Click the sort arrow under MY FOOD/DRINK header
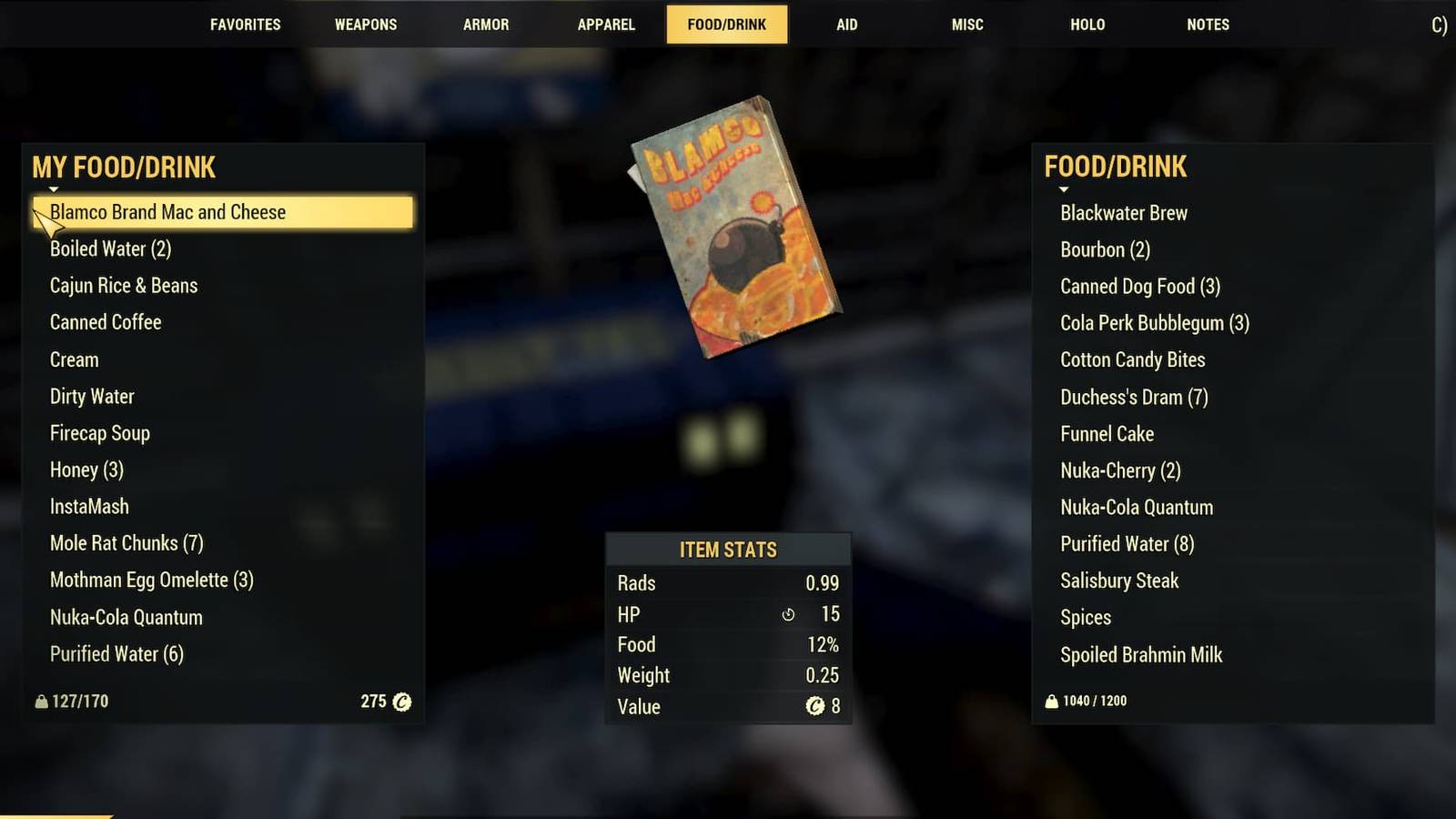This screenshot has width=1456, height=819. pos(53,190)
